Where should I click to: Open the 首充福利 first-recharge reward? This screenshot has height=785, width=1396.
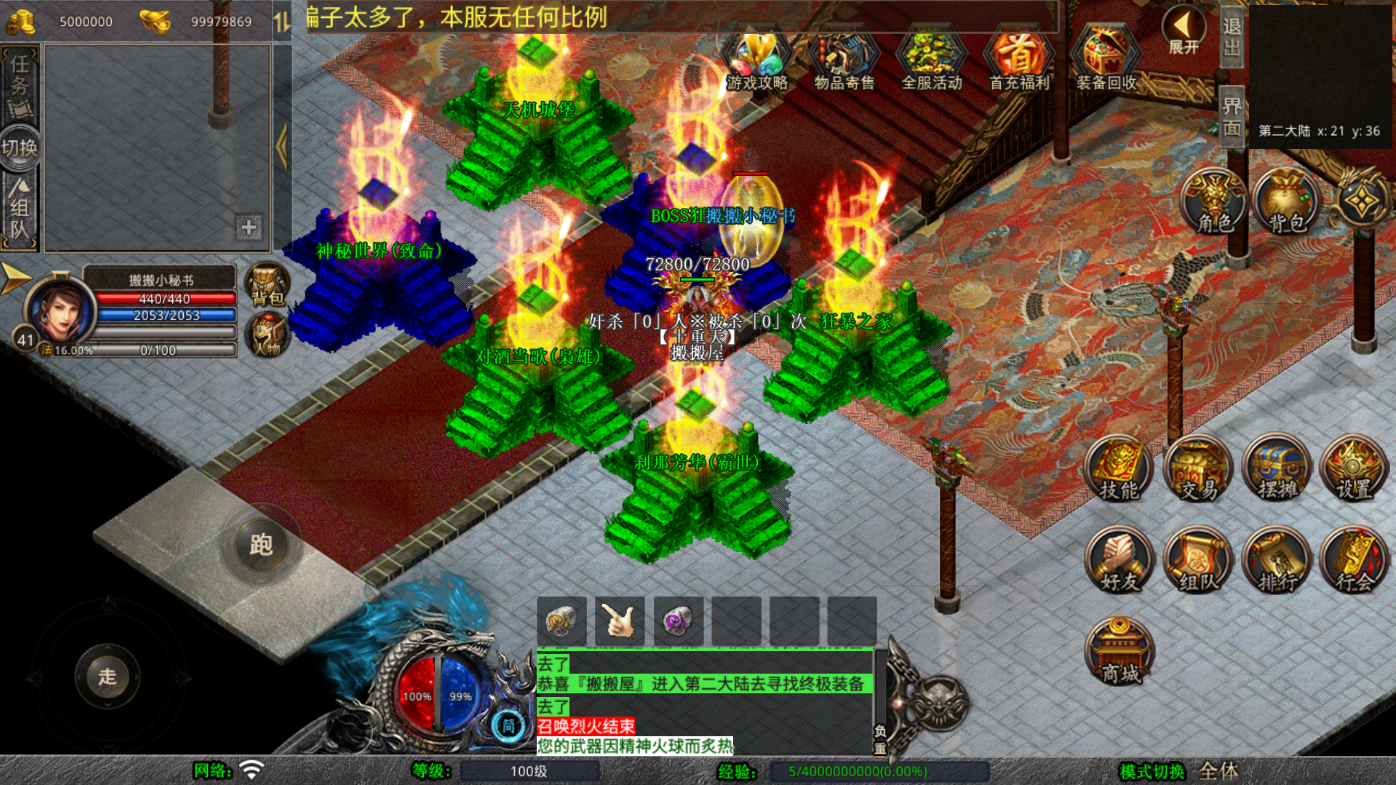(x=1019, y=60)
